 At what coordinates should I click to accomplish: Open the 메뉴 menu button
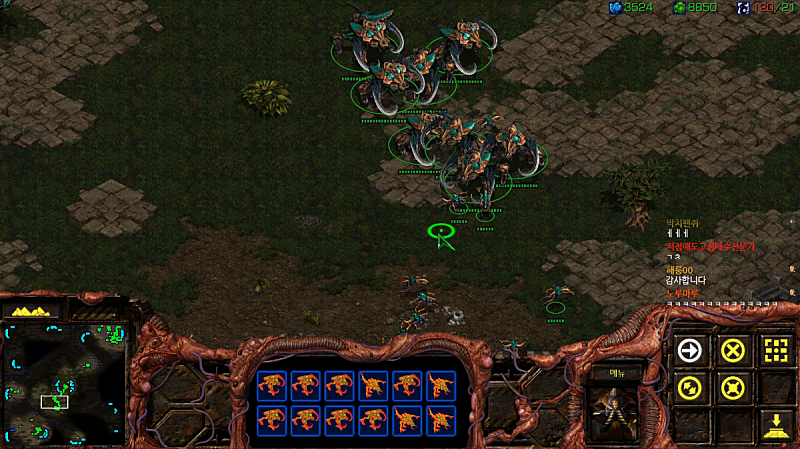[608, 373]
